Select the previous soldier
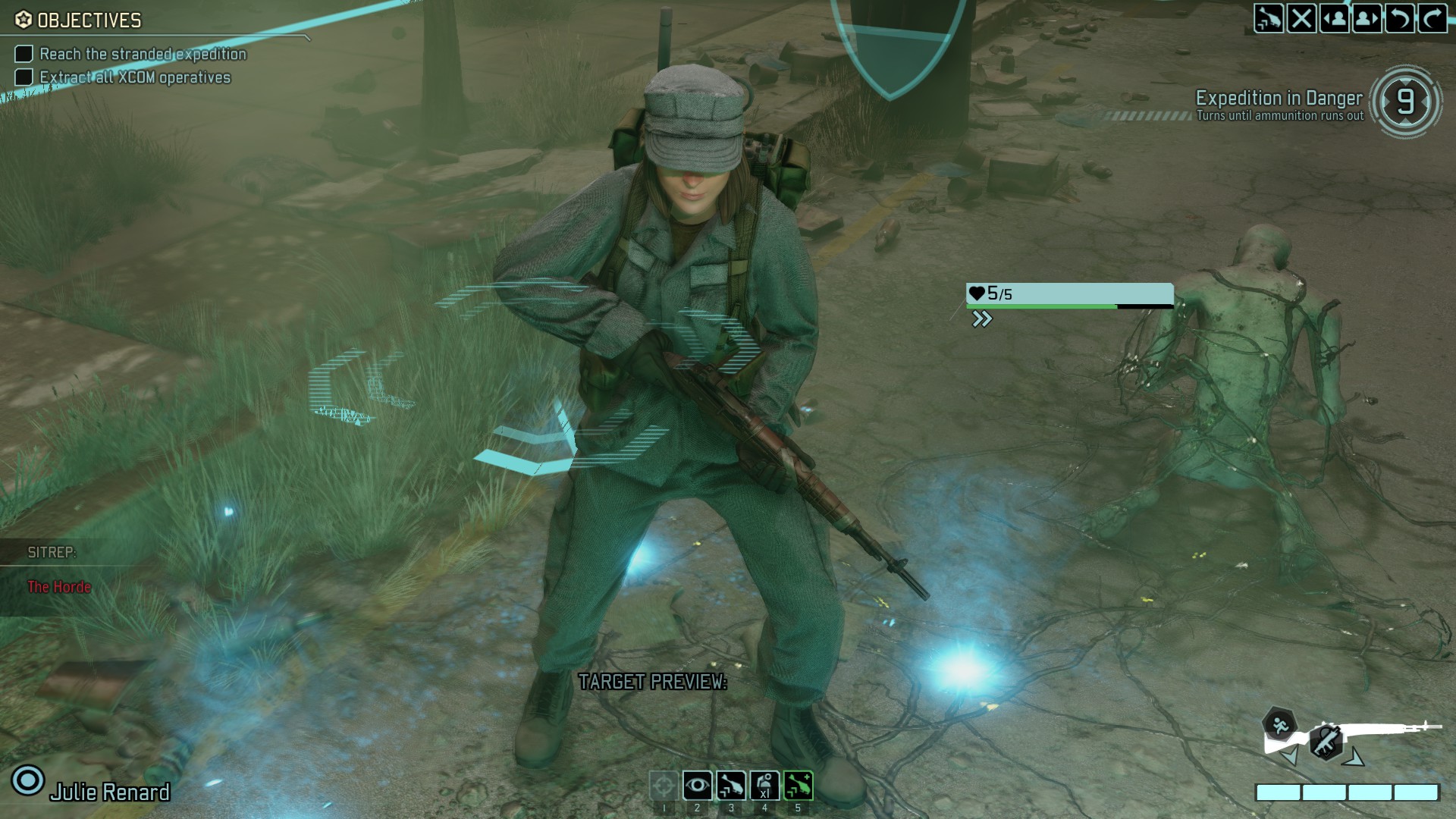Image resolution: width=1456 pixels, height=819 pixels. tap(1334, 18)
